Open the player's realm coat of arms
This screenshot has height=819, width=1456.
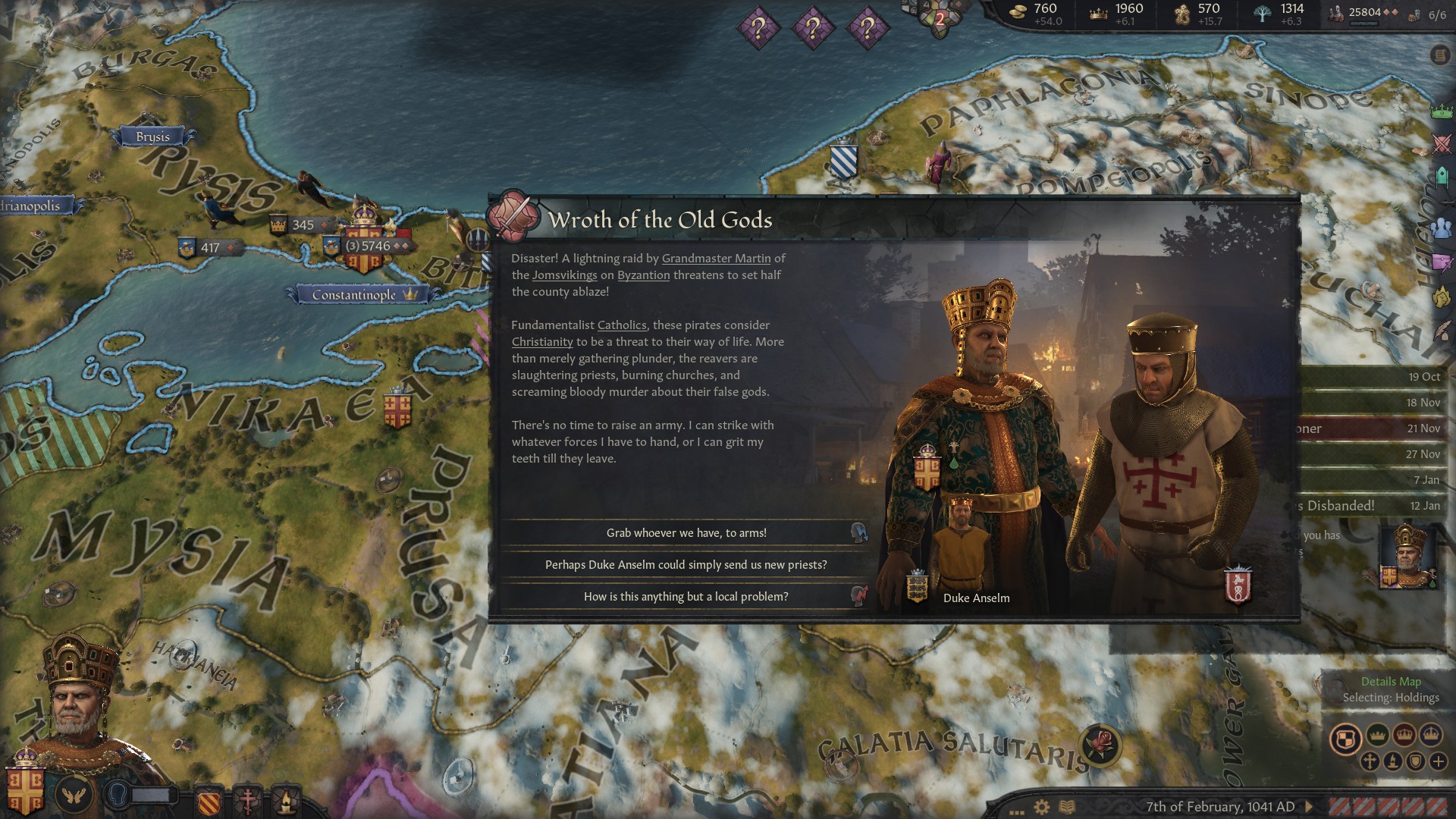[25, 789]
